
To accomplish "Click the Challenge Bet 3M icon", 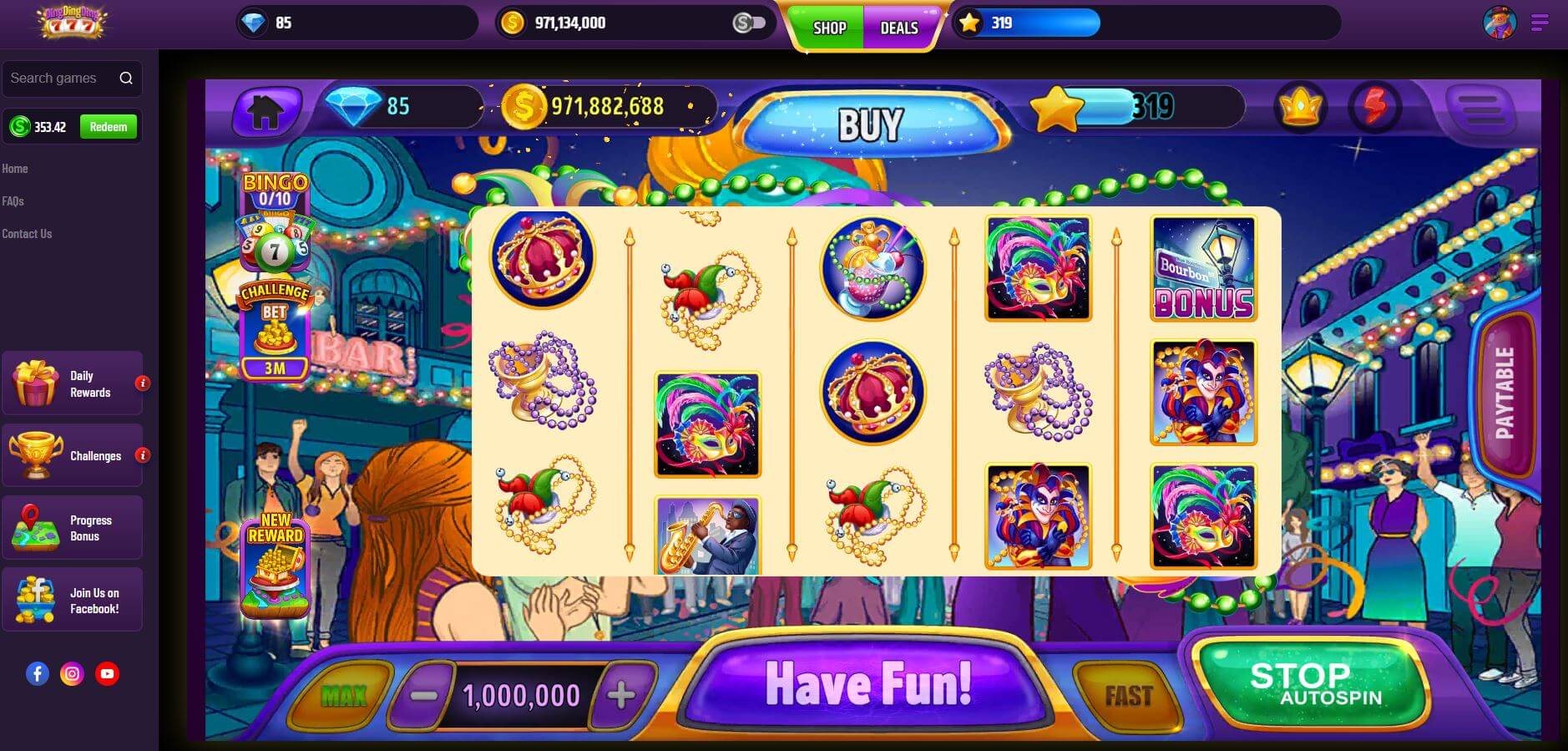I will (276, 330).
